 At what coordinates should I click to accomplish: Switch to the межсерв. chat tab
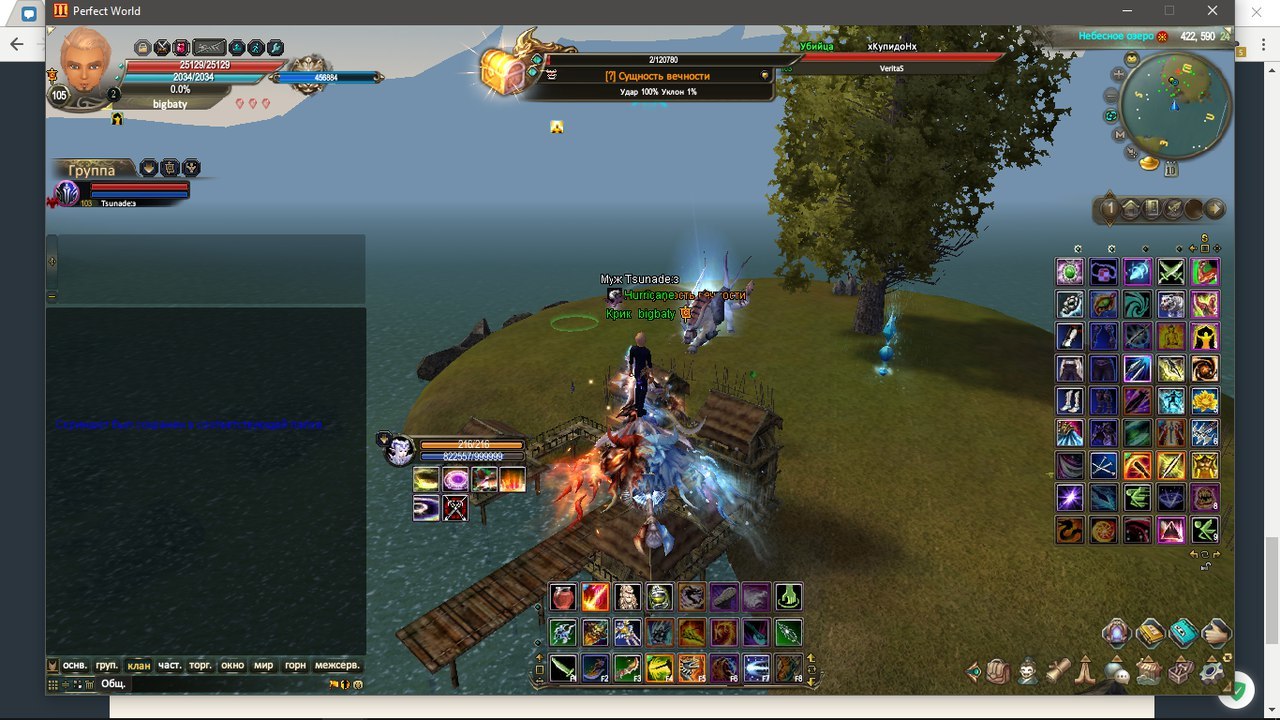(x=337, y=665)
